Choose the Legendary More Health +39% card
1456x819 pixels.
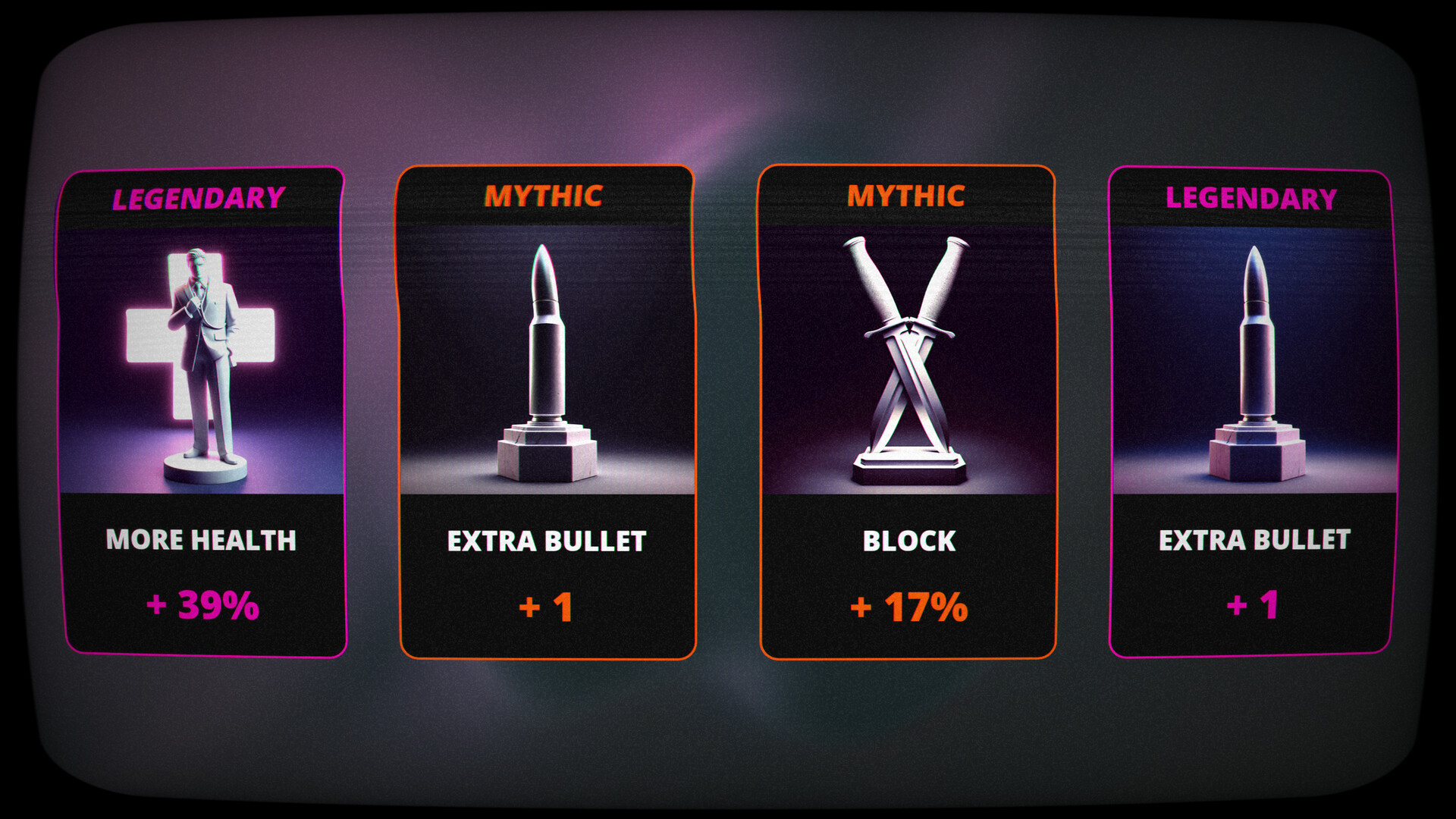202,412
